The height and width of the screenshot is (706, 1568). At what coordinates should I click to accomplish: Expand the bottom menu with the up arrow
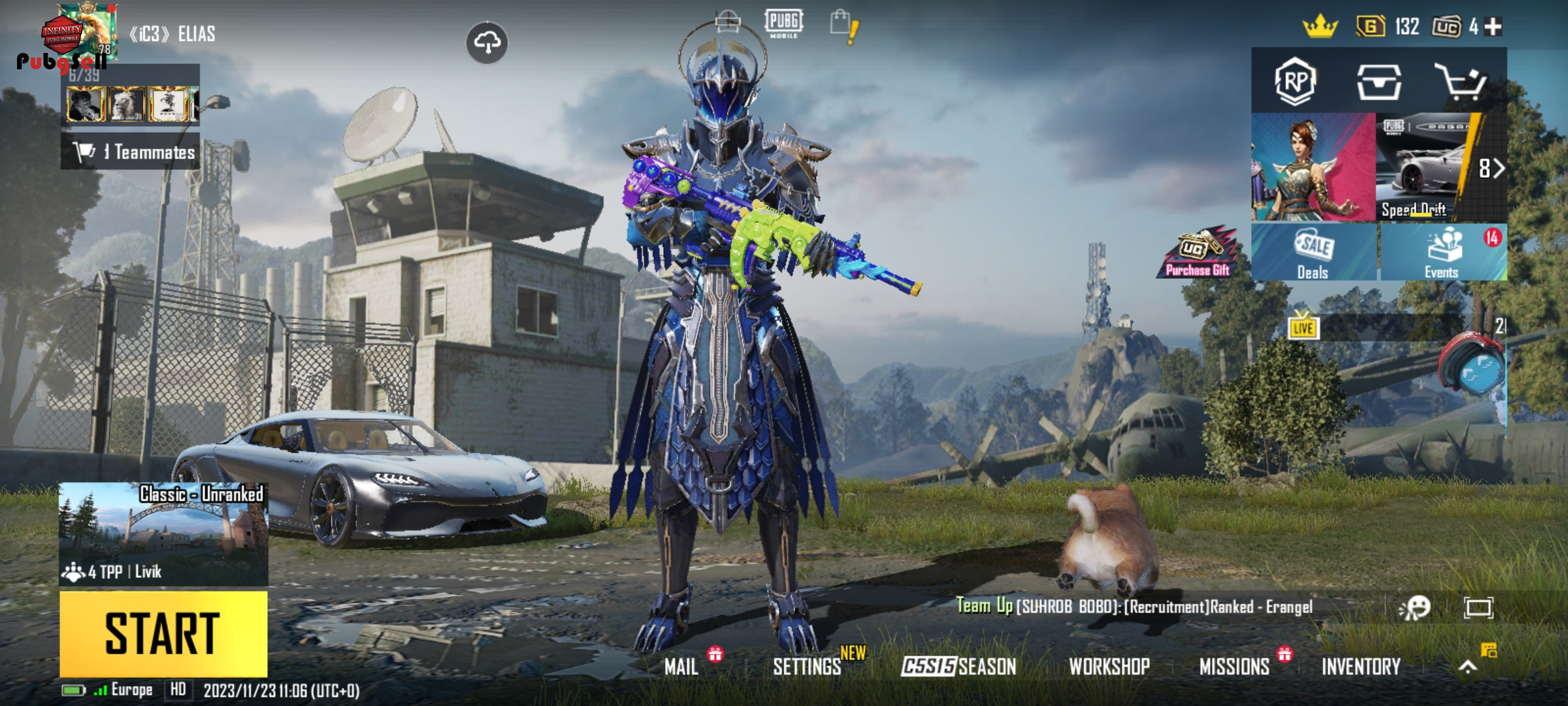[1467, 667]
